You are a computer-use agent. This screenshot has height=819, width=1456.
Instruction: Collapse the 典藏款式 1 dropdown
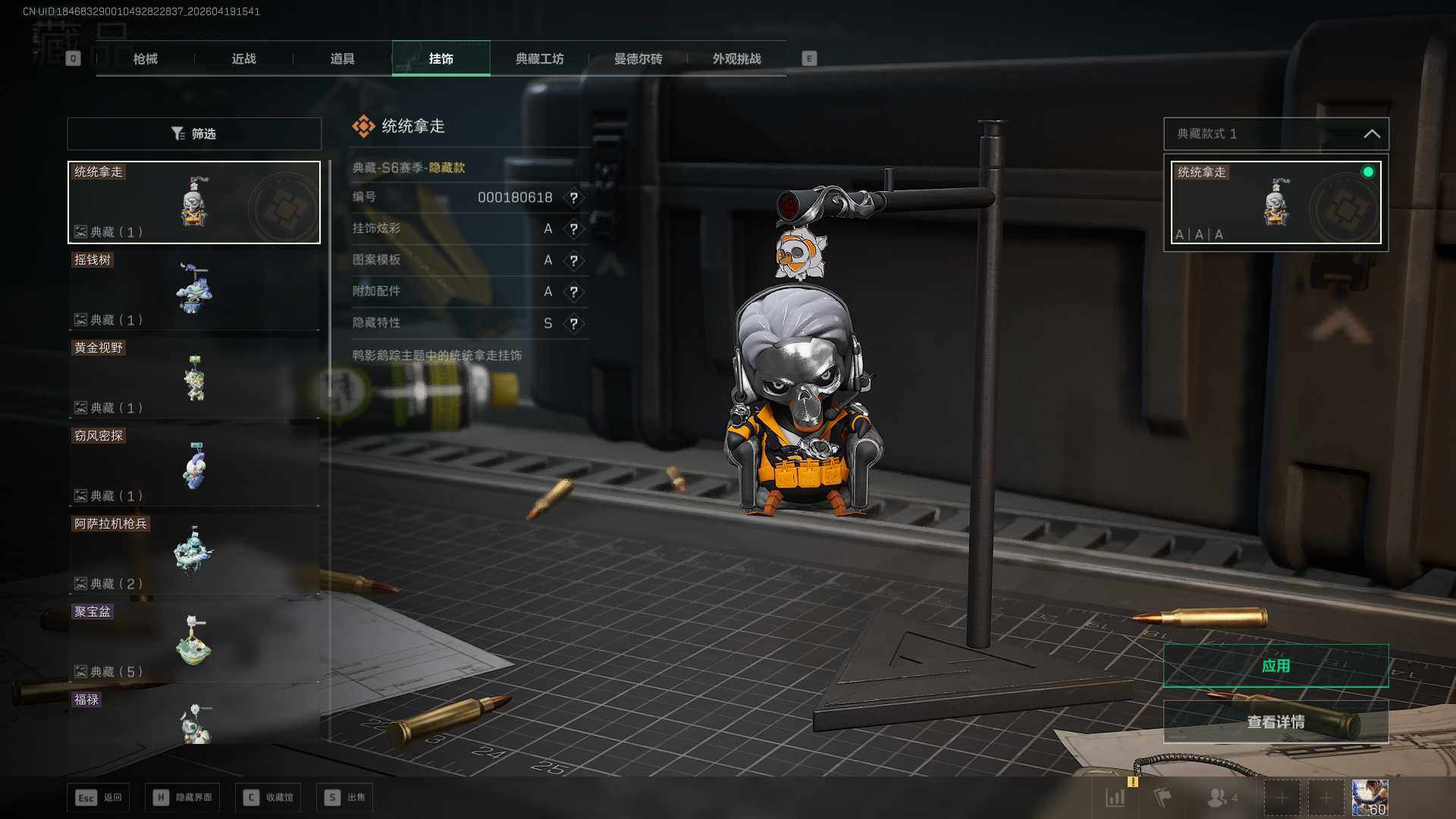pos(1371,133)
